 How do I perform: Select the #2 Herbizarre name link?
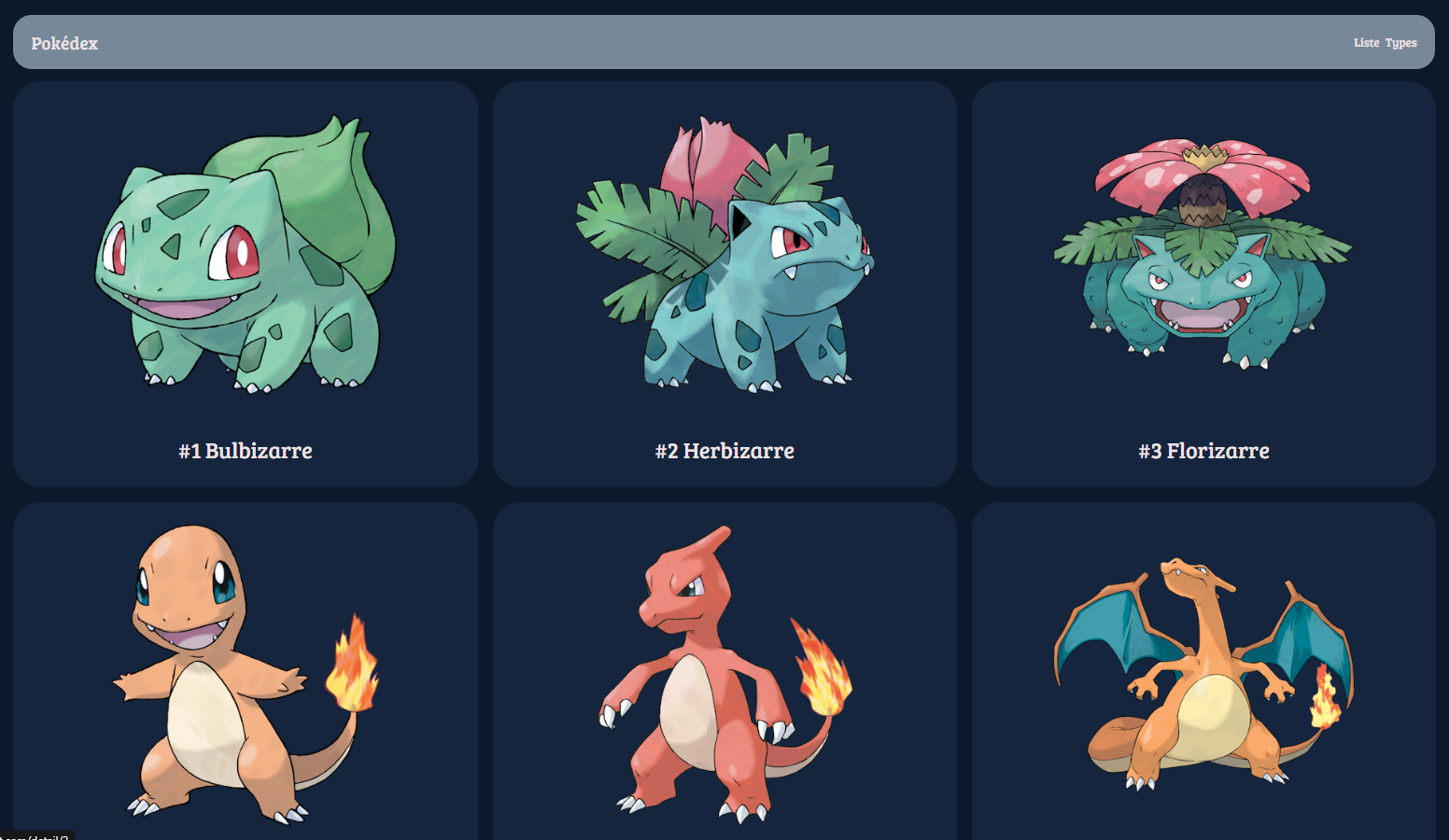pyautogui.click(x=724, y=451)
